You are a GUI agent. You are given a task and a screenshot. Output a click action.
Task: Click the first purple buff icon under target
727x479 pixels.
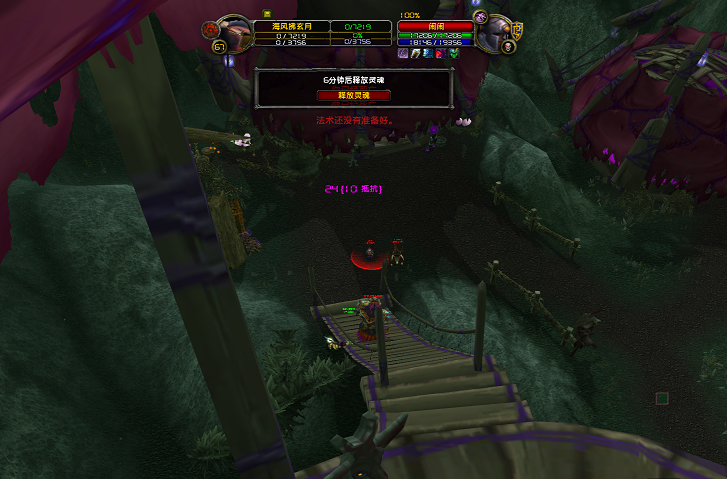coord(404,53)
